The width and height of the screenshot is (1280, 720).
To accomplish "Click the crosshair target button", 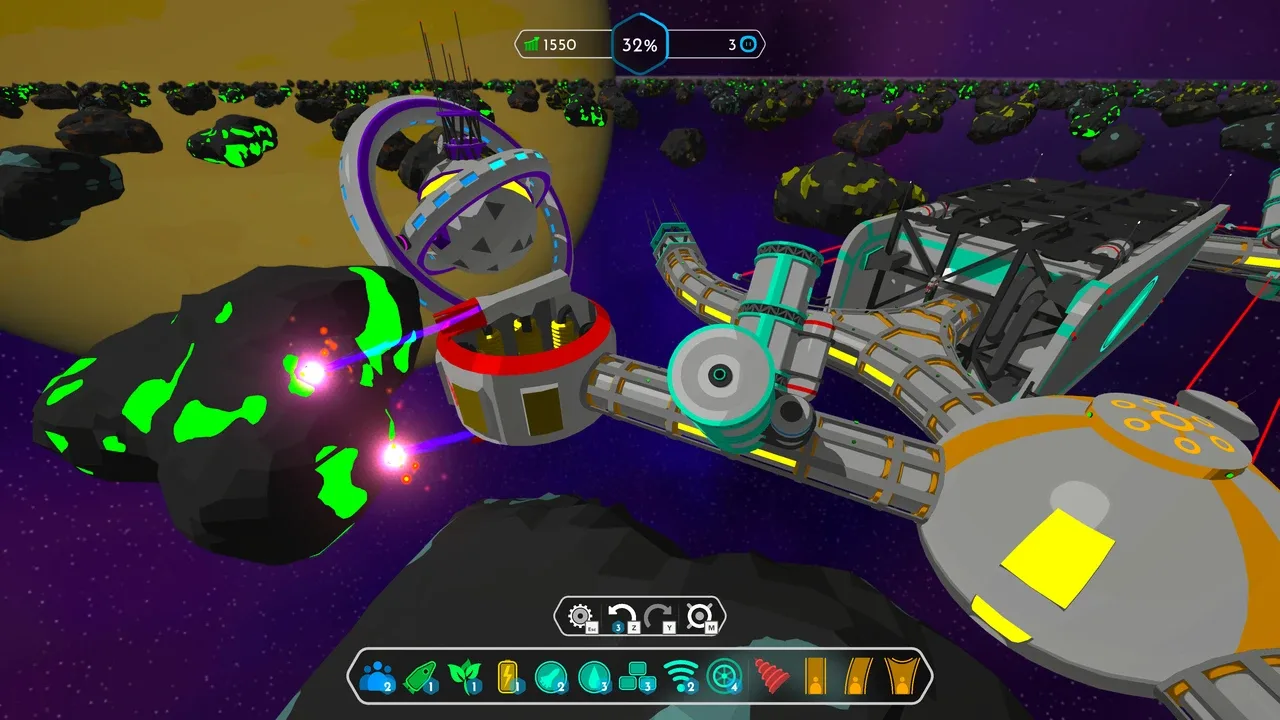I will pos(699,616).
